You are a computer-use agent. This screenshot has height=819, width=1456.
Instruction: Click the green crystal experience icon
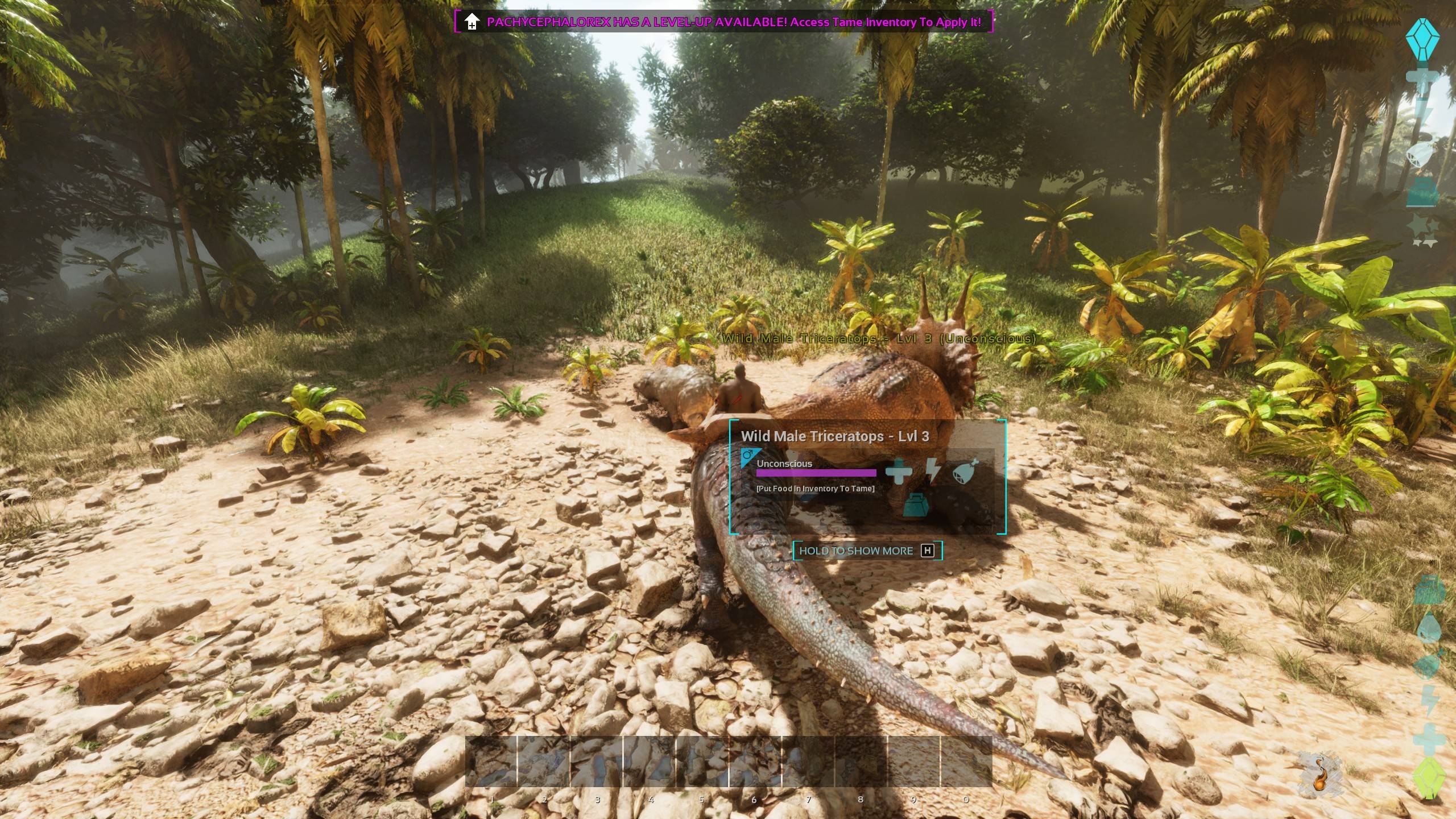click(x=1428, y=778)
